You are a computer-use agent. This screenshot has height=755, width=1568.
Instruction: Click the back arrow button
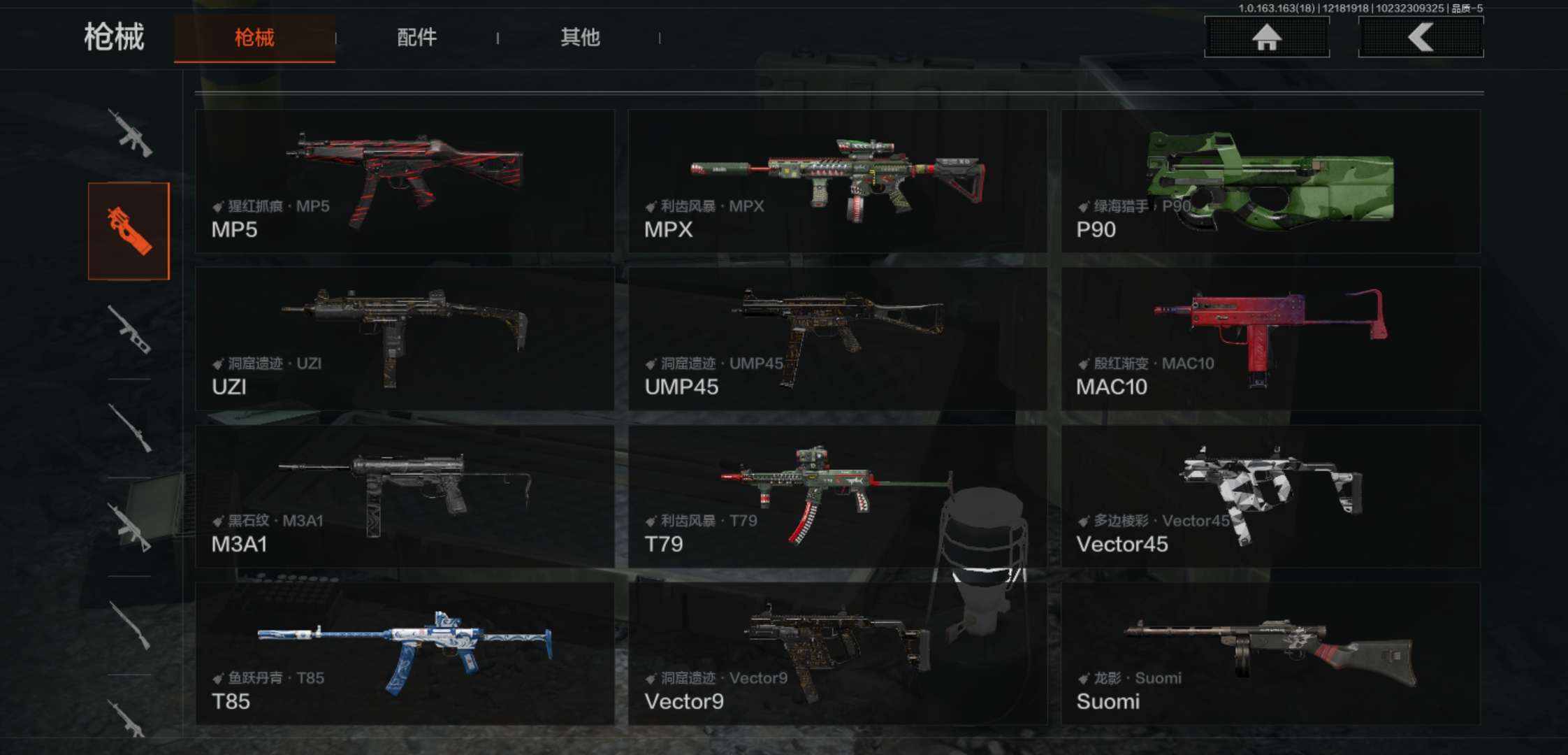(x=1421, y=37)
